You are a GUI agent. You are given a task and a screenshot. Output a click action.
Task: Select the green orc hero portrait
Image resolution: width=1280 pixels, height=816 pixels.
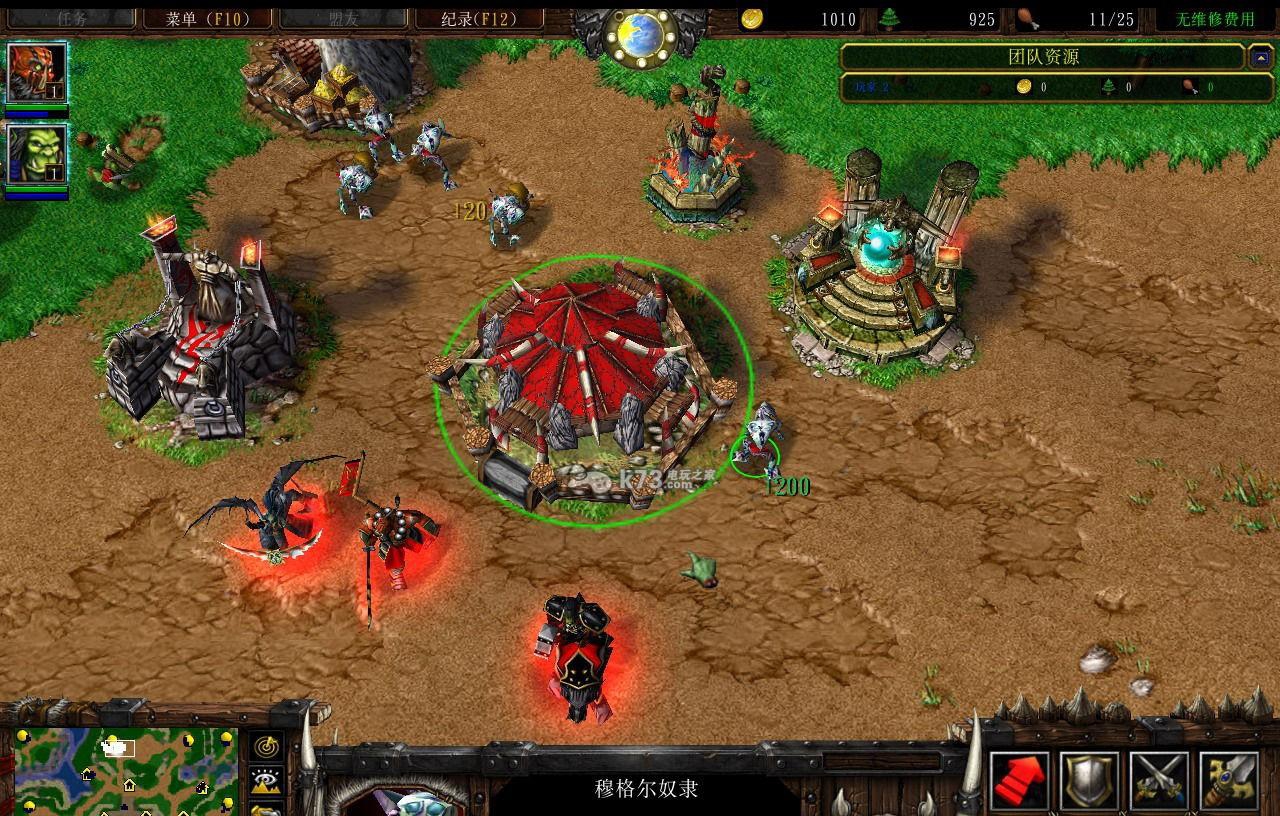coord(37,154)
